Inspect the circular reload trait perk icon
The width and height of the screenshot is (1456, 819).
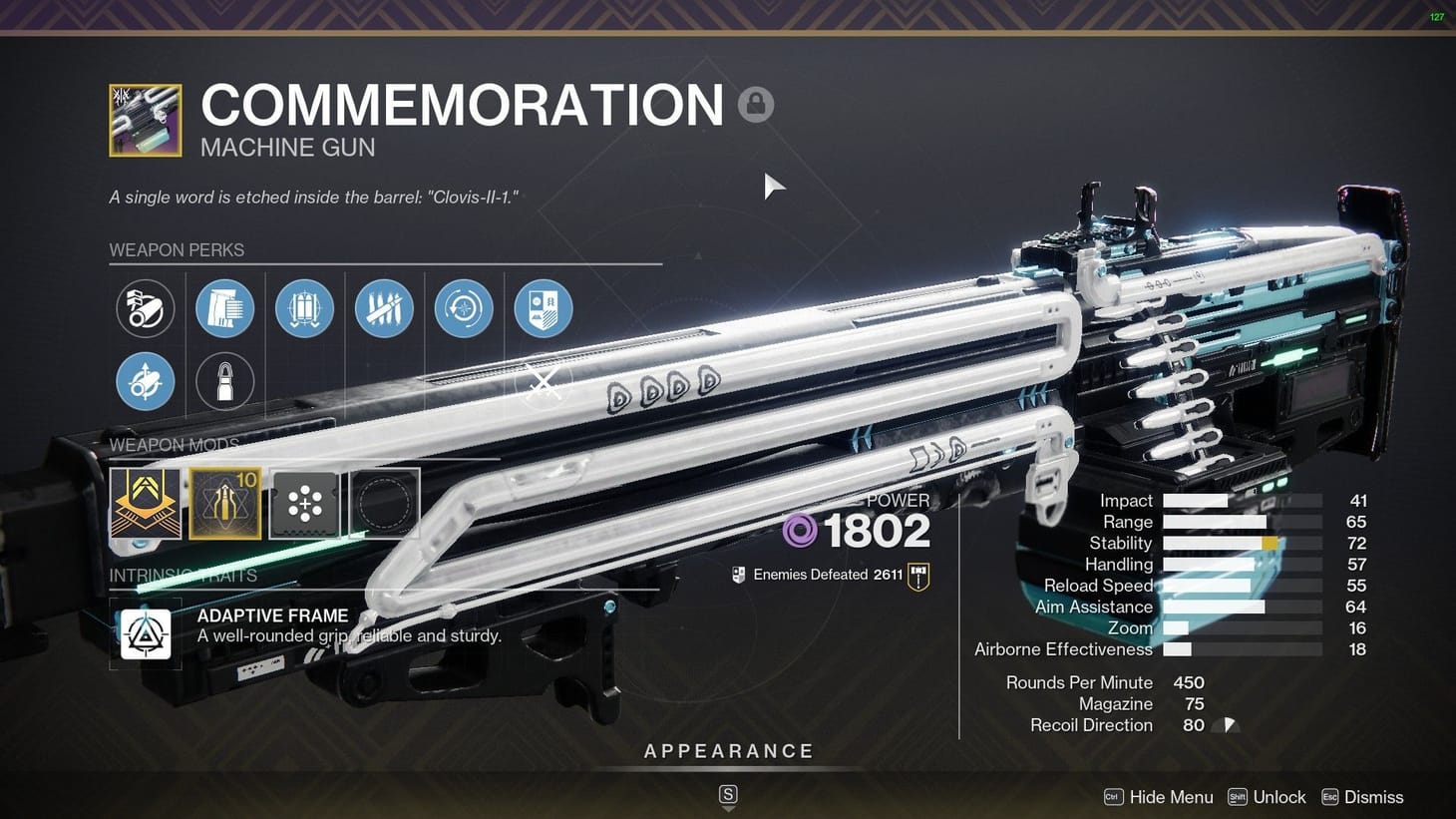(463, 308)
